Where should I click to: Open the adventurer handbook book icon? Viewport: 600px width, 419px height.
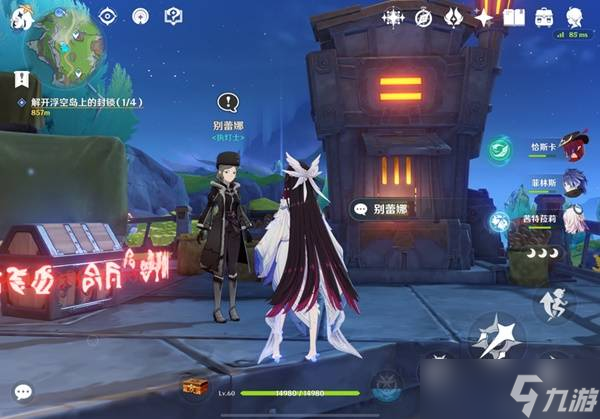tap(514, 16)
